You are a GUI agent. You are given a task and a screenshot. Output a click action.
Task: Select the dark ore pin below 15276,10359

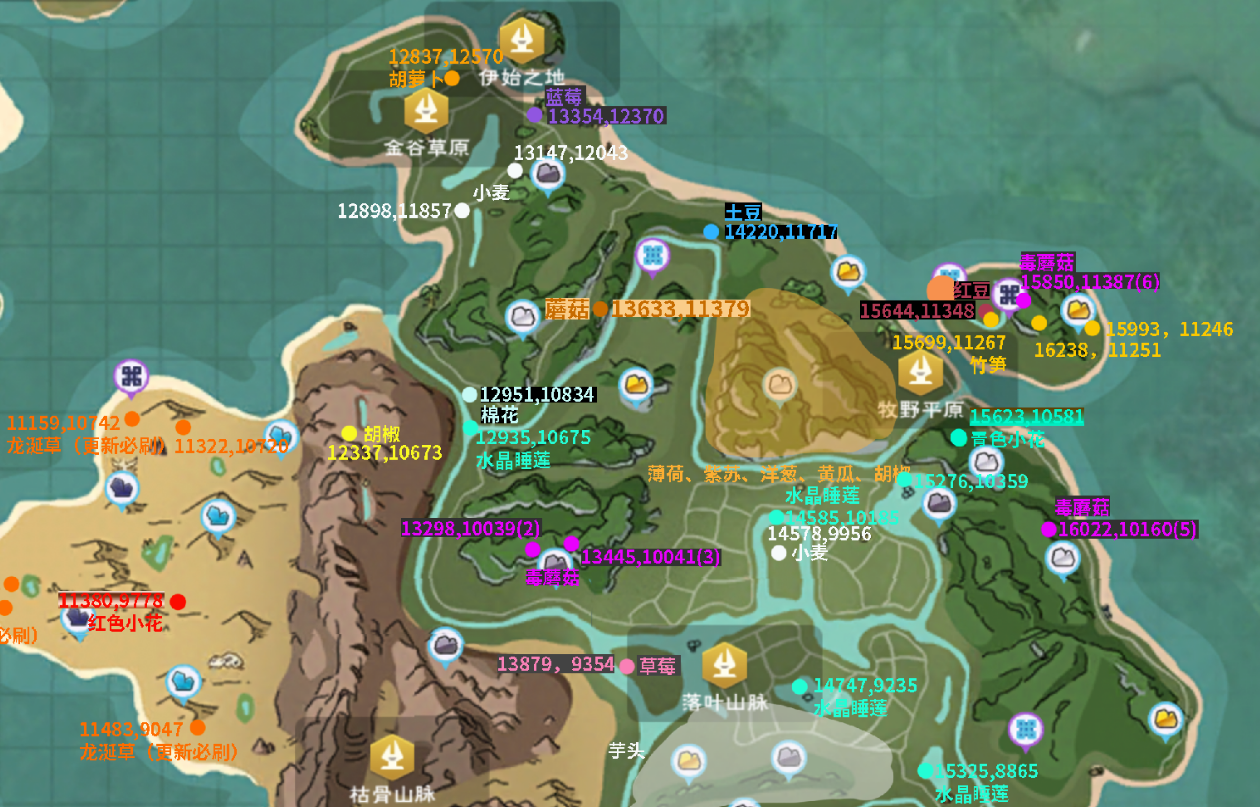[938, 504]
